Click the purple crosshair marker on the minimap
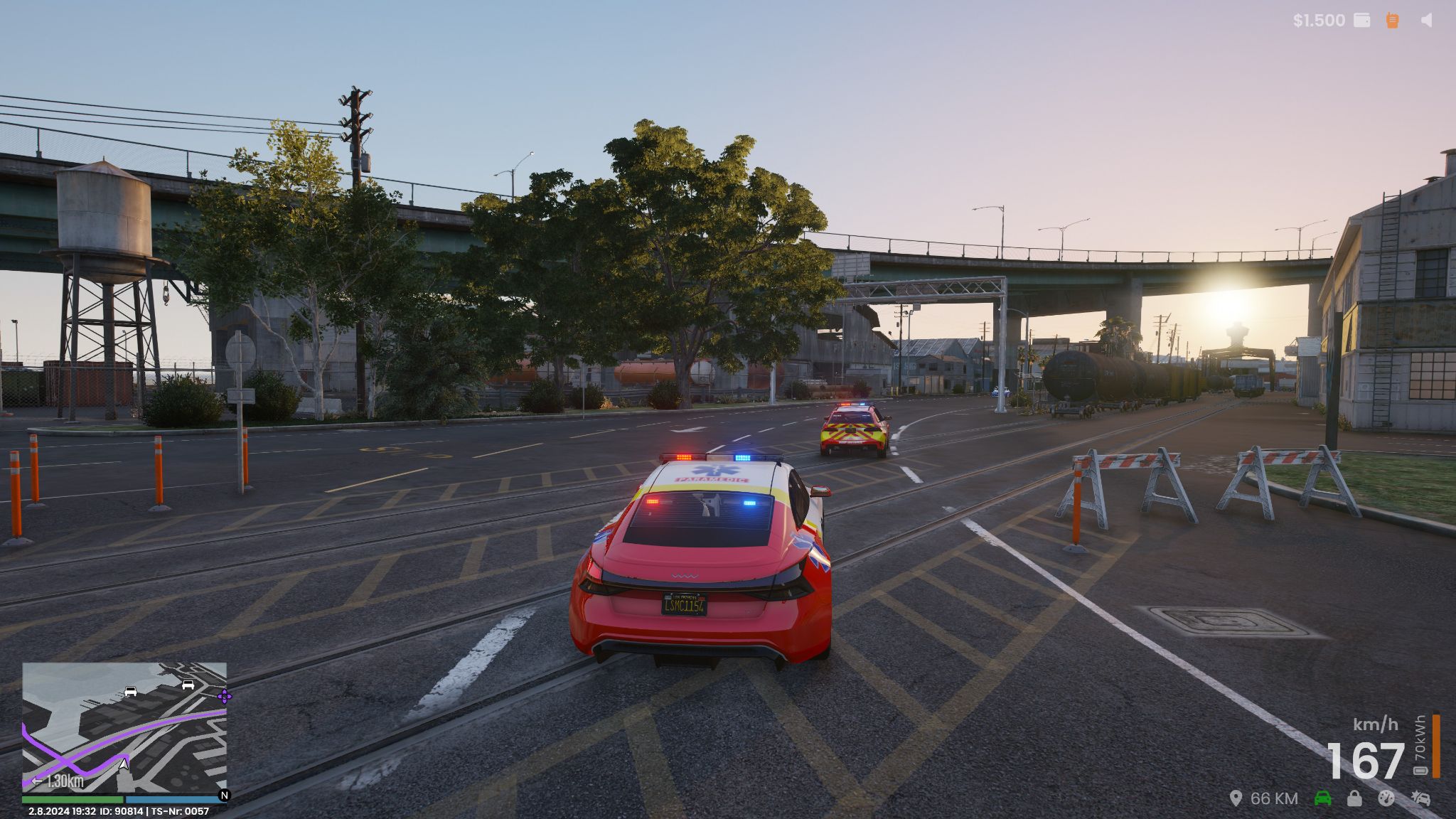Screen dimensions: 1456x819 tap(224, 696)
